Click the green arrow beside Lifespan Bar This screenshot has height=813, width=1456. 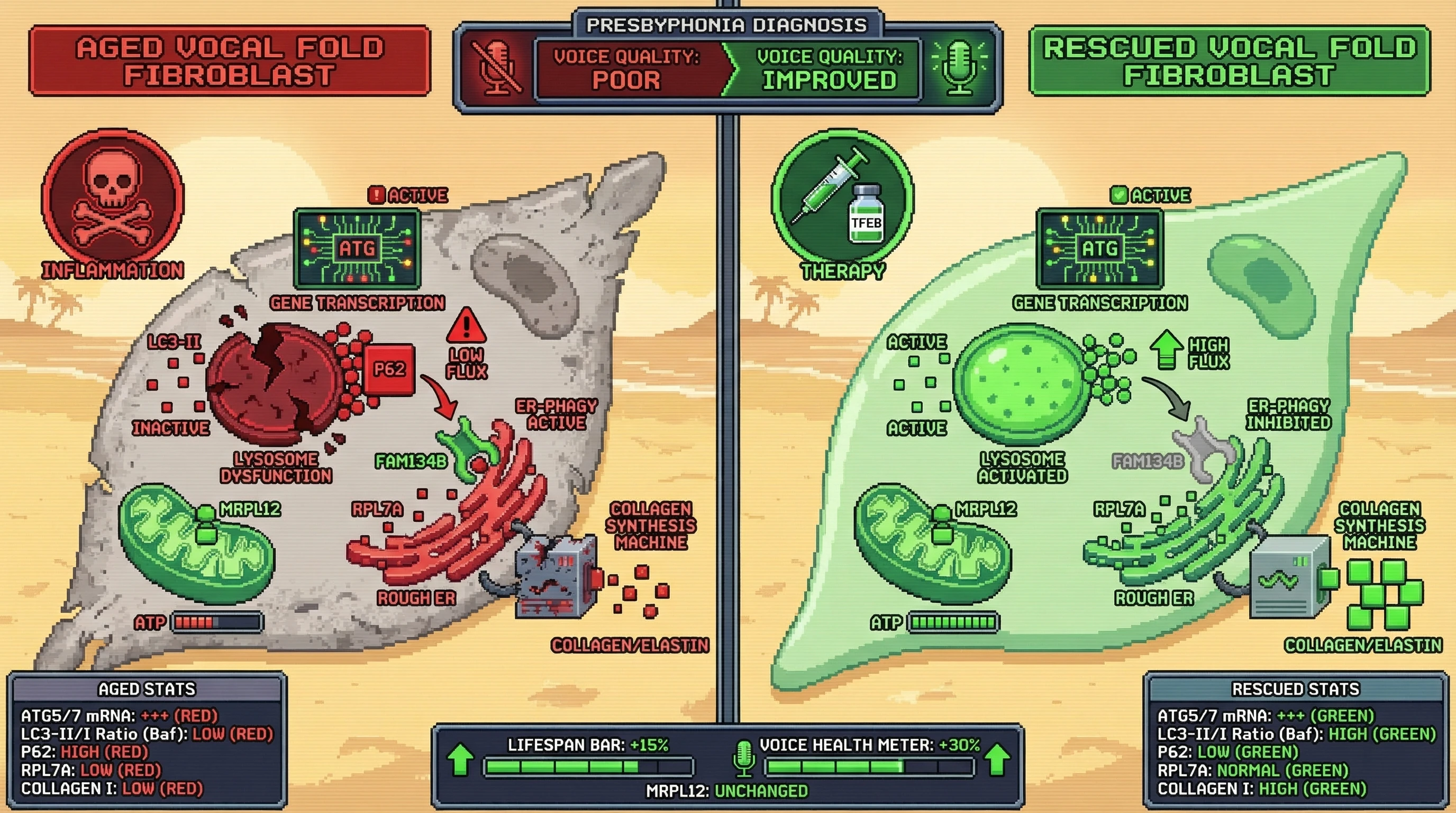tap(461, 758)
